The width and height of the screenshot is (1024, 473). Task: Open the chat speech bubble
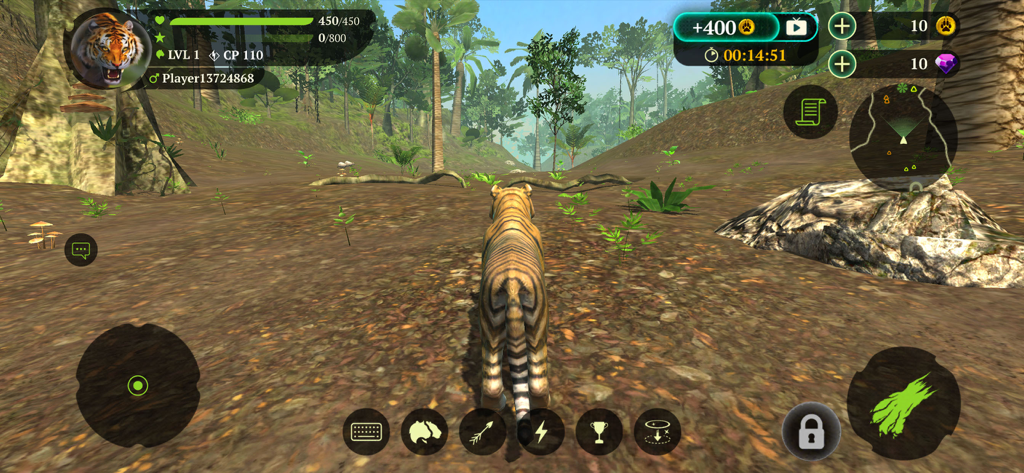[81, 250]
